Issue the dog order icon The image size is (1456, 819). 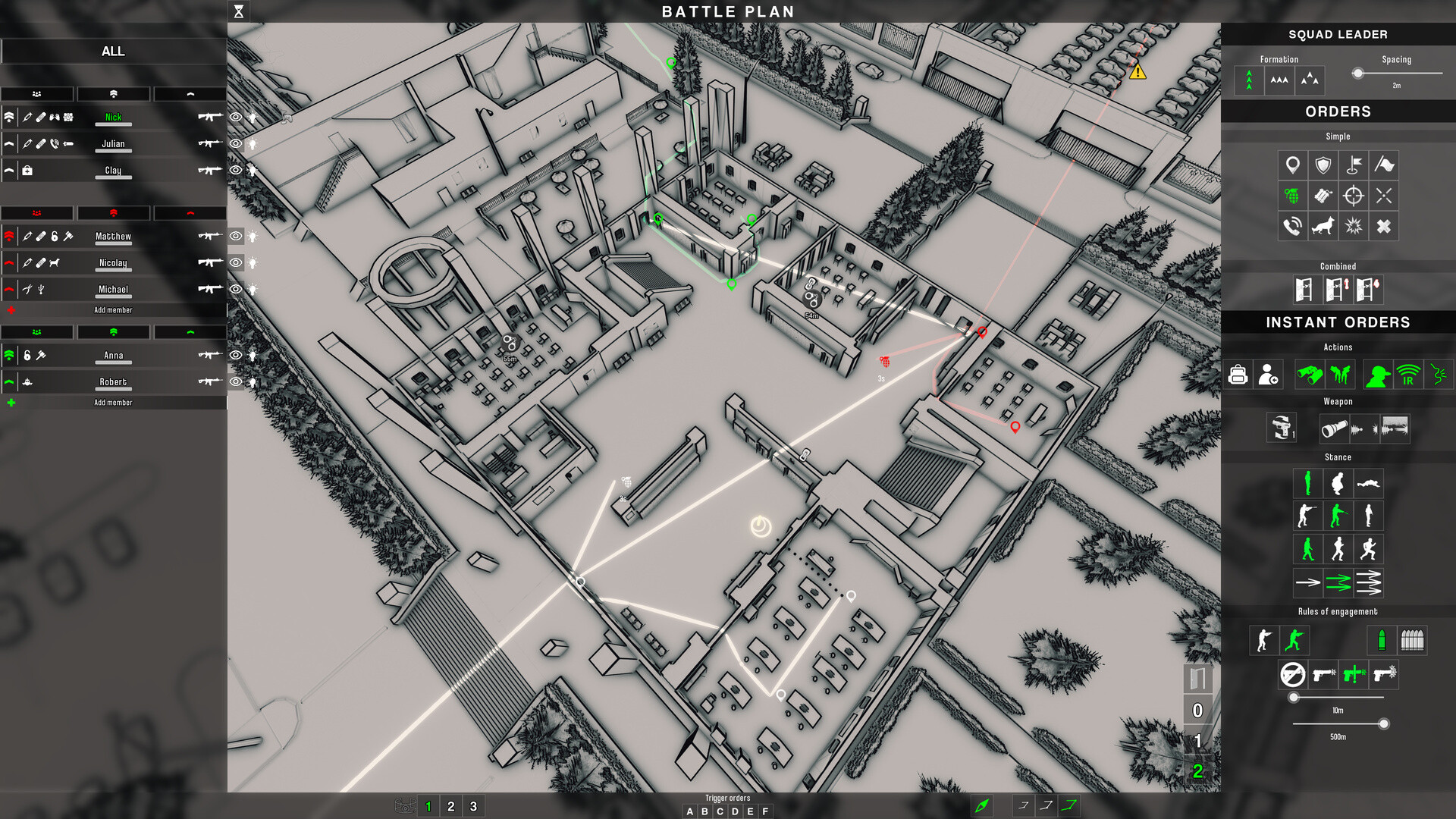coord(1323,227)
